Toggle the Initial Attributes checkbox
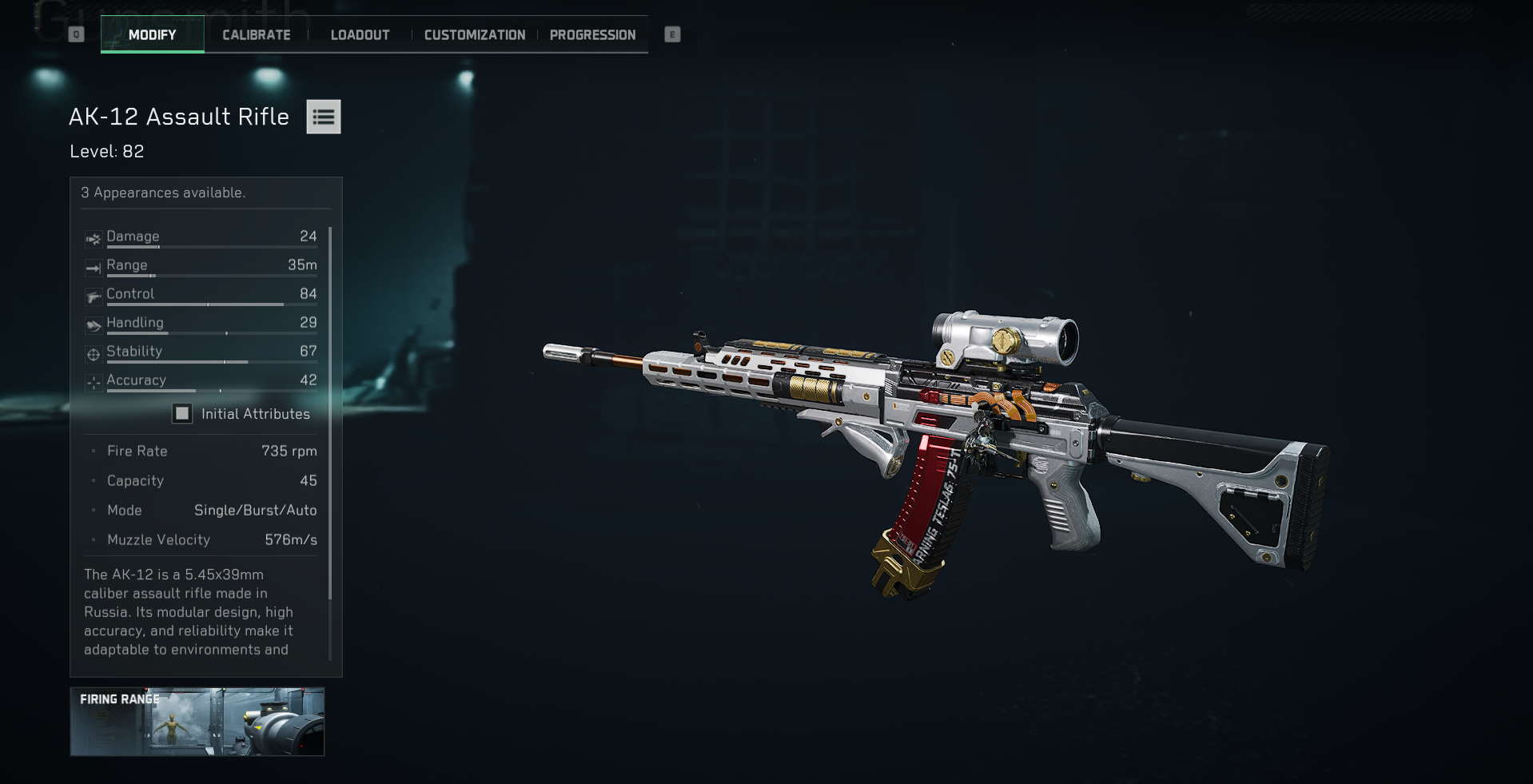Image resolution: width=1533 pixels, height=784 pixels. coord(183,413)
